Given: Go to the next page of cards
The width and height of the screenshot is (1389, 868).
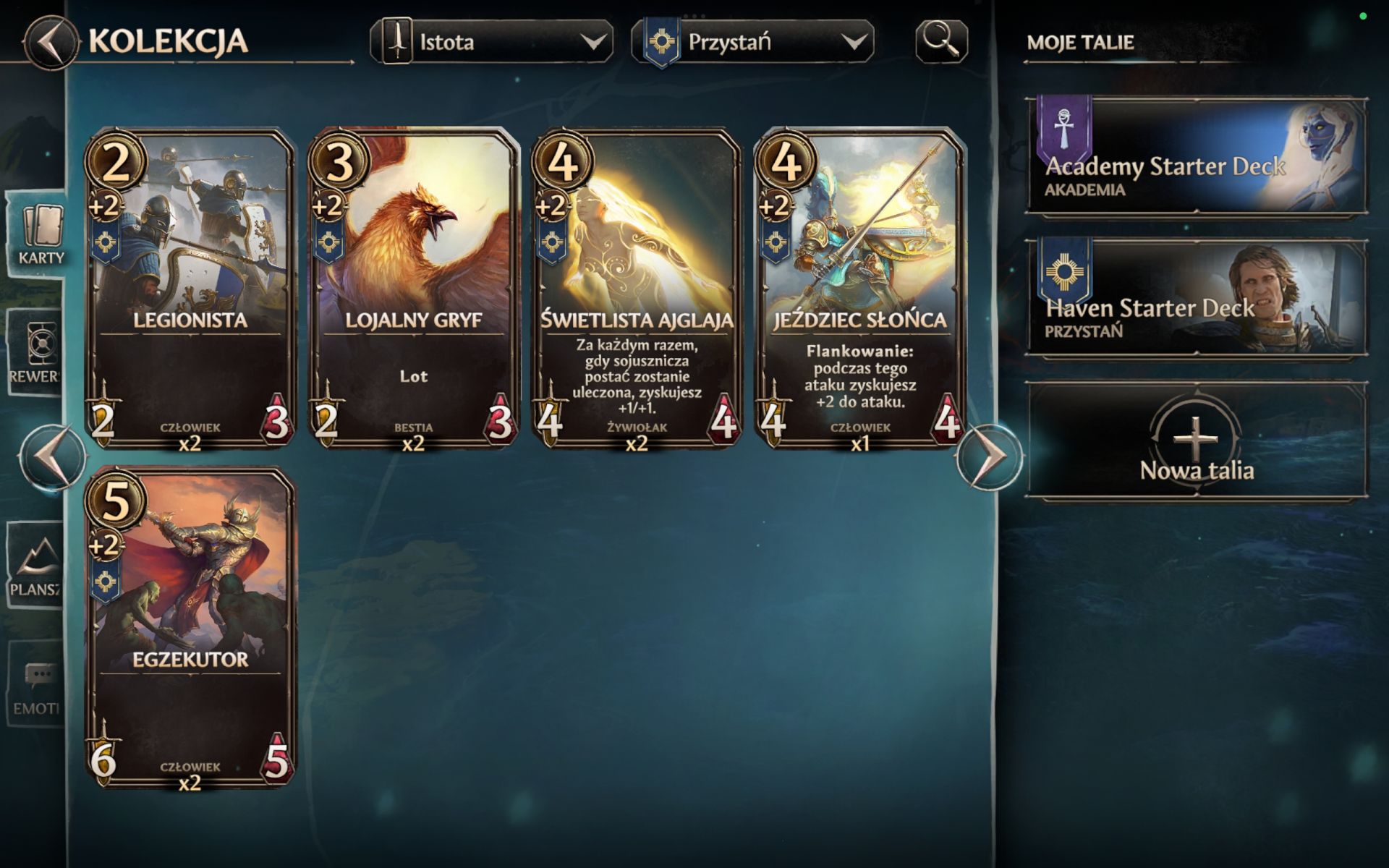Looking at the screenshot, I should click(x=990, y=457).
